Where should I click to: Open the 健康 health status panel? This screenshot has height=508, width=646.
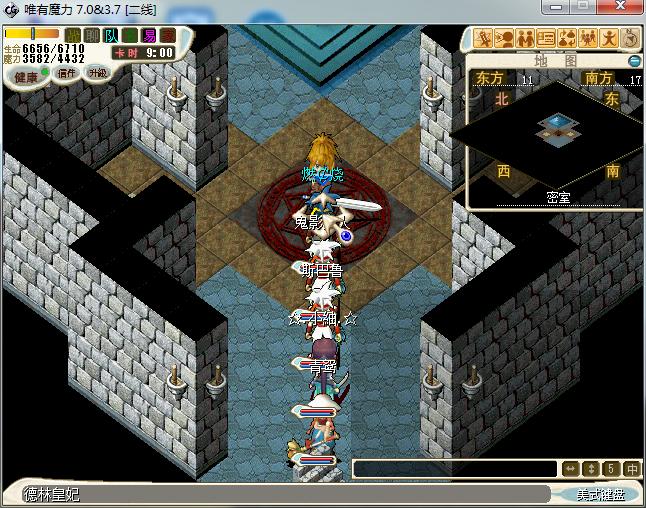pos(26,77)
